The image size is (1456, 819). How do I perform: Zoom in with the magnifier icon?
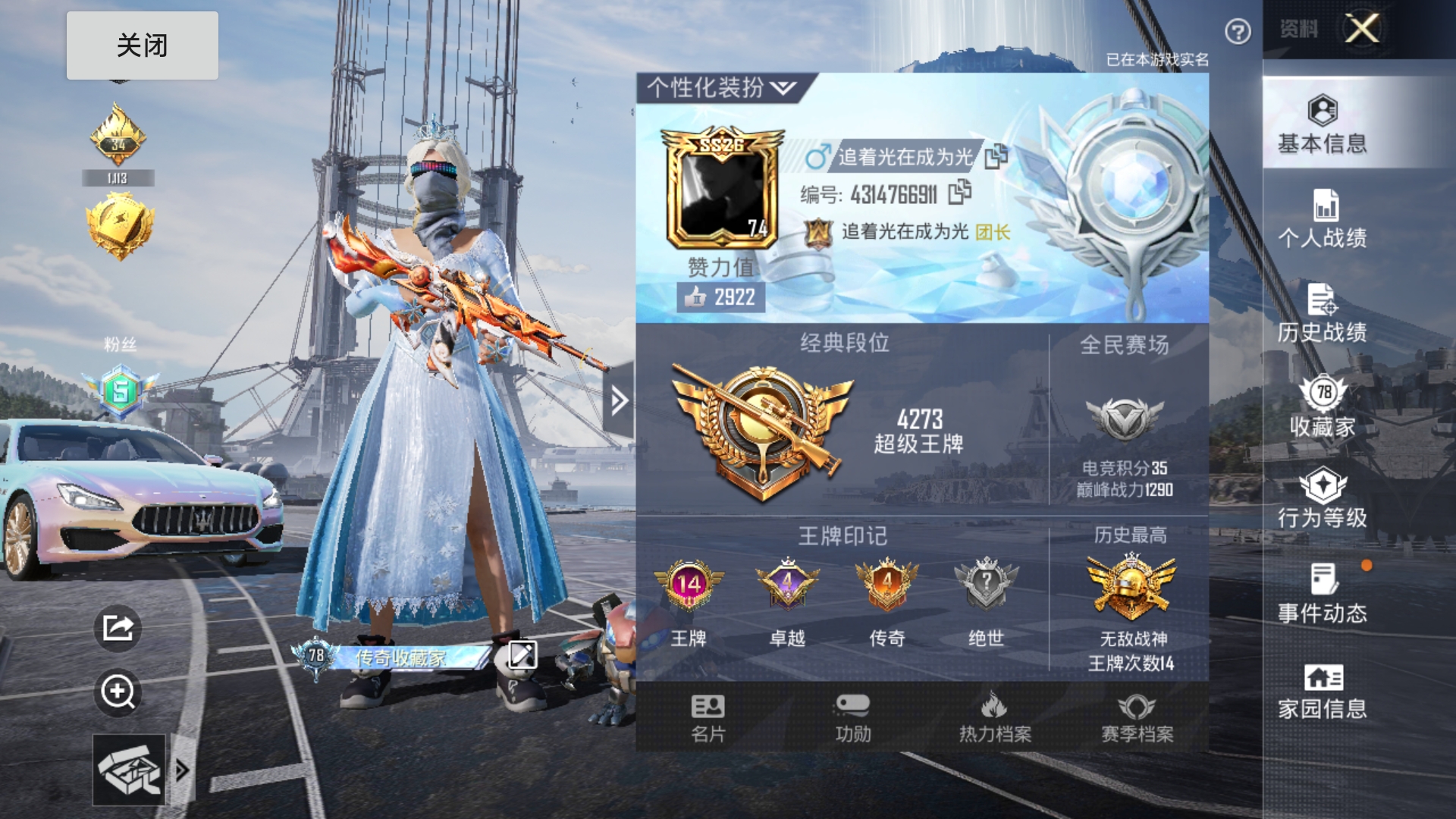click(118, 692)
